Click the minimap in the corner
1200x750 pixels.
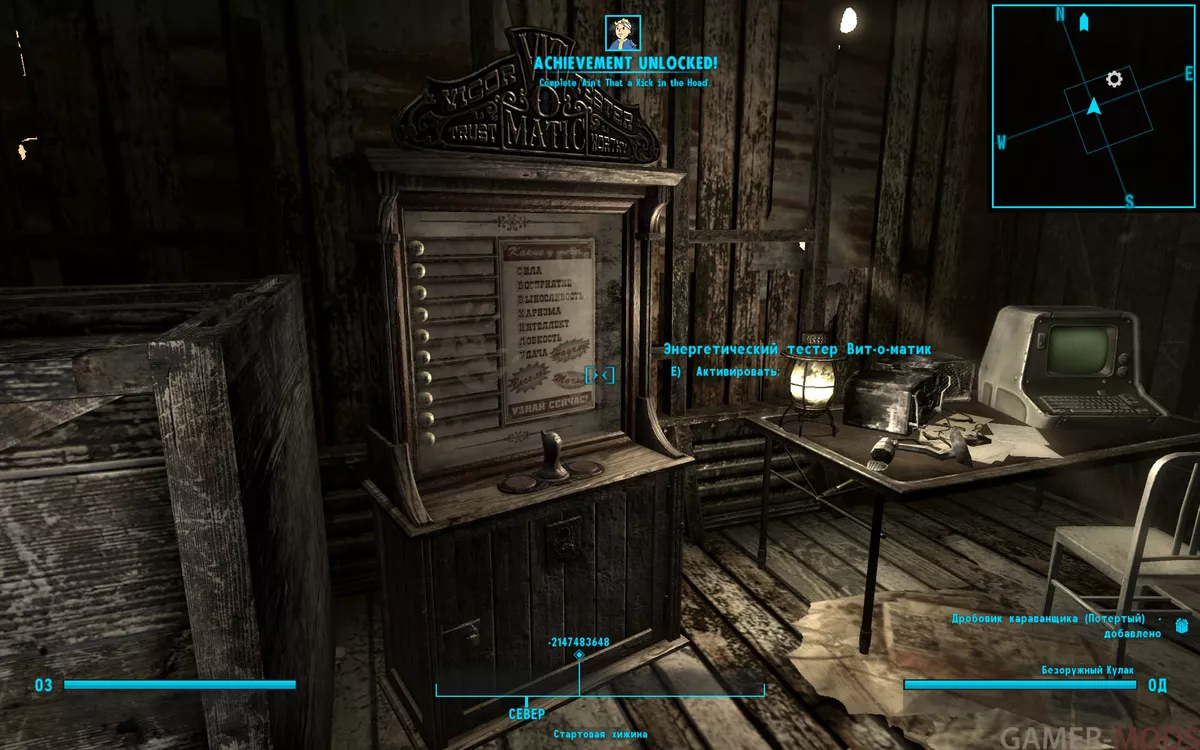(x=1095, y=106)
